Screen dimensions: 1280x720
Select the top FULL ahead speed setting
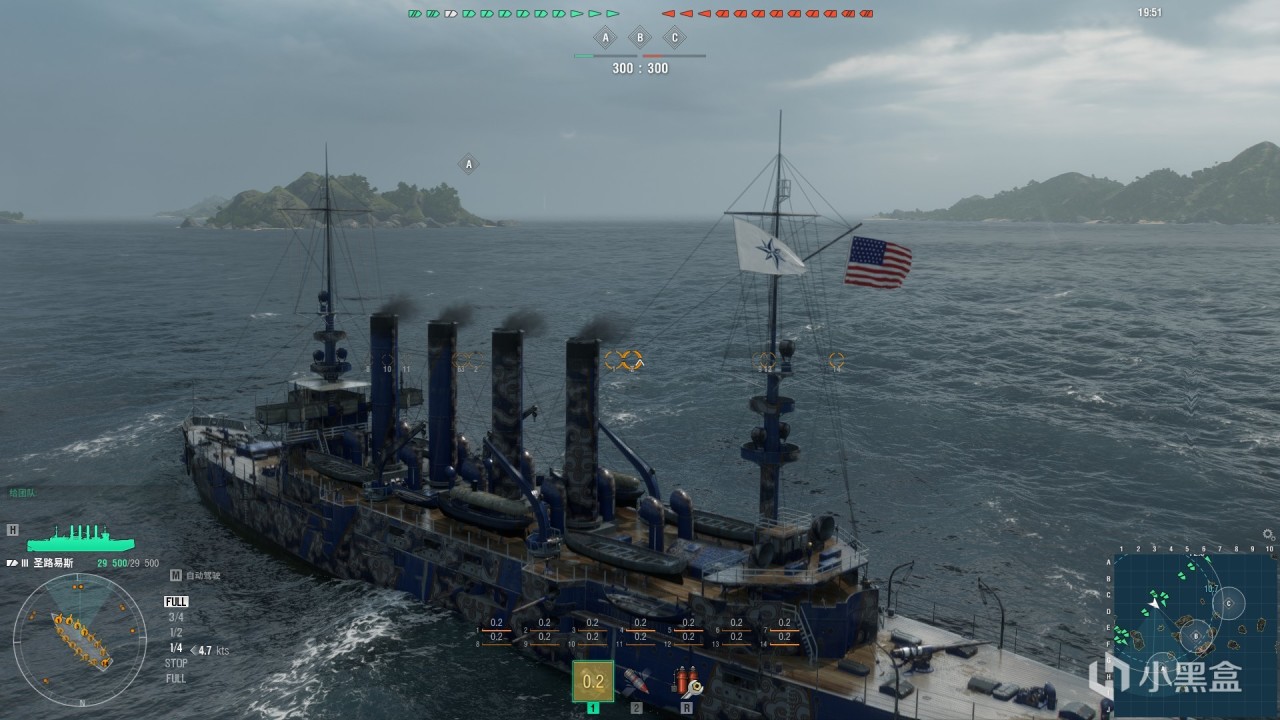coord(176,602)
